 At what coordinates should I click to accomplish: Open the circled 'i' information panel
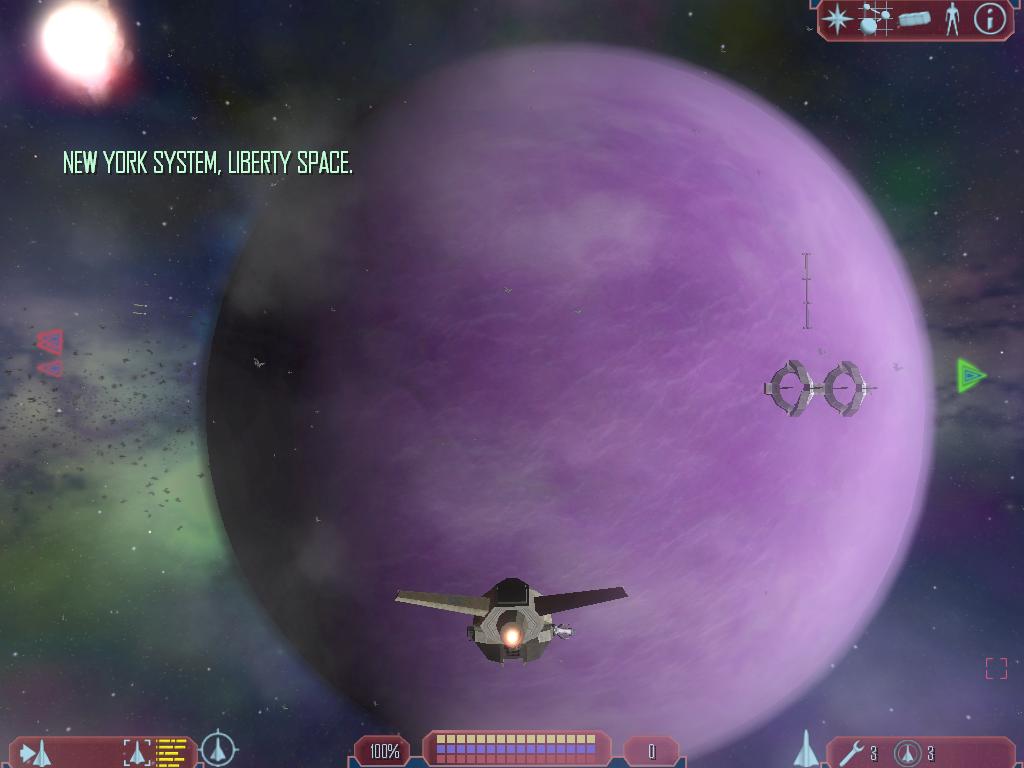989,19
